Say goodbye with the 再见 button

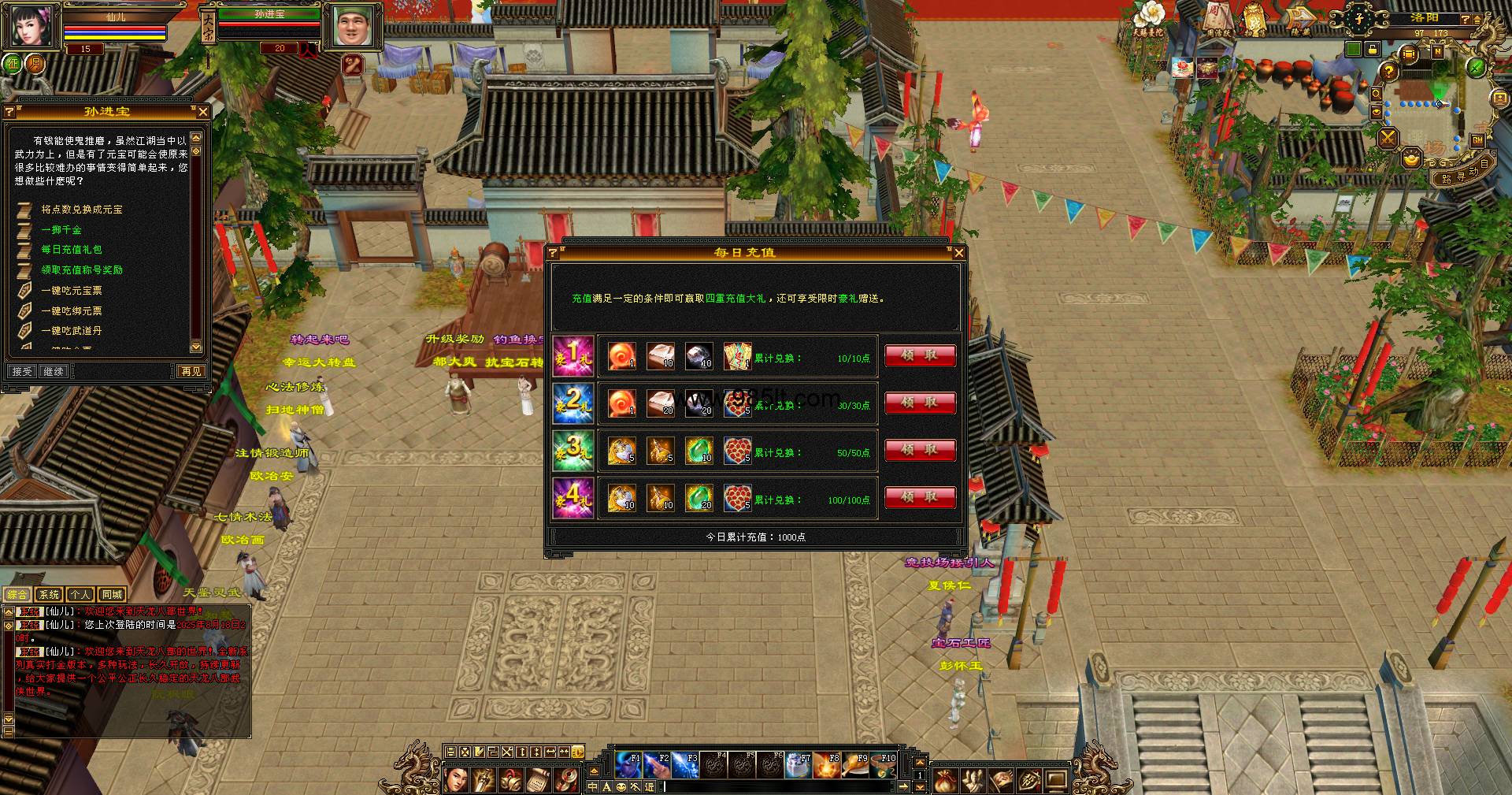(191, 371)
